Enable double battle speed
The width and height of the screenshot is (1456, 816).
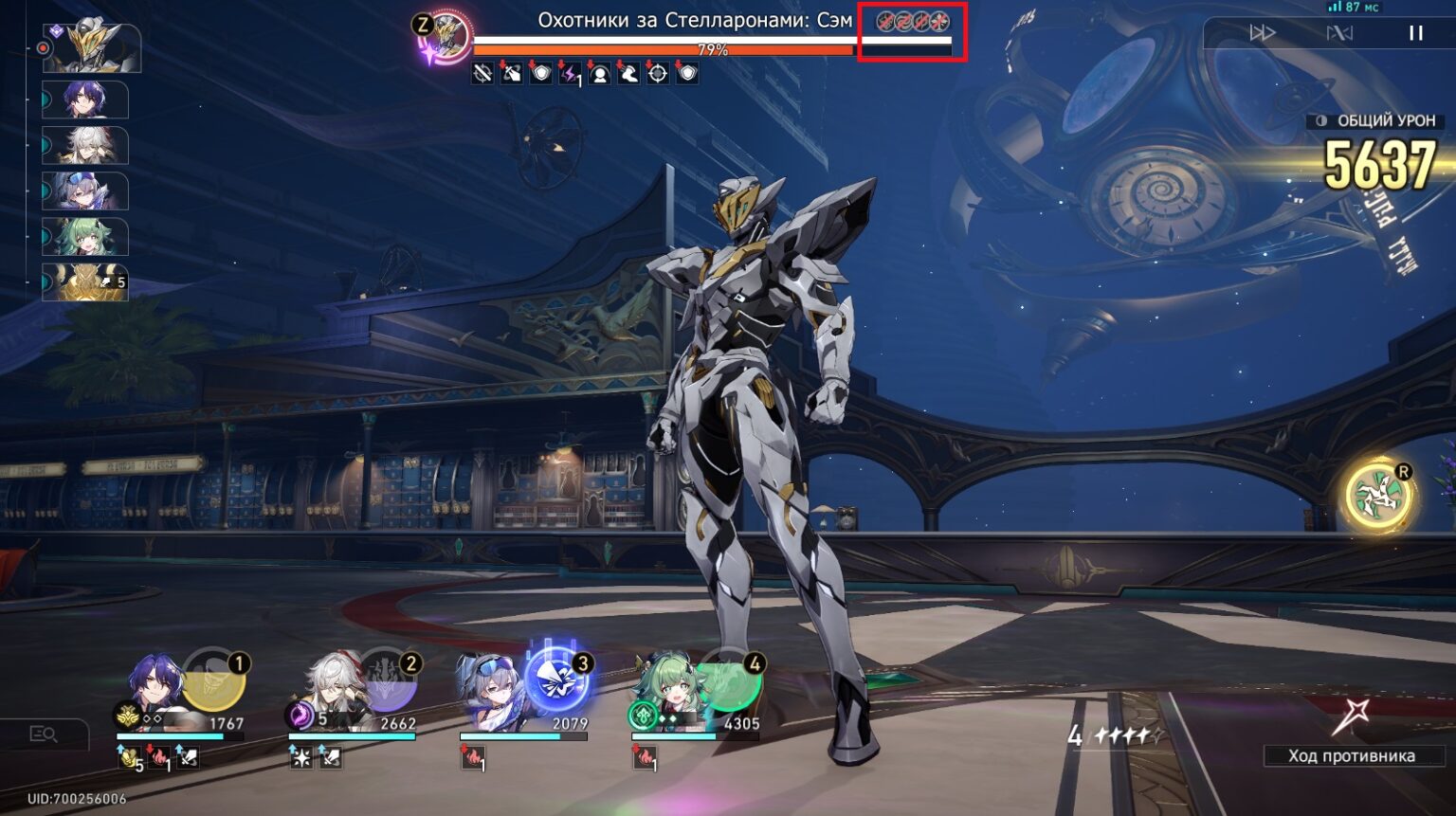[1263, 32]
